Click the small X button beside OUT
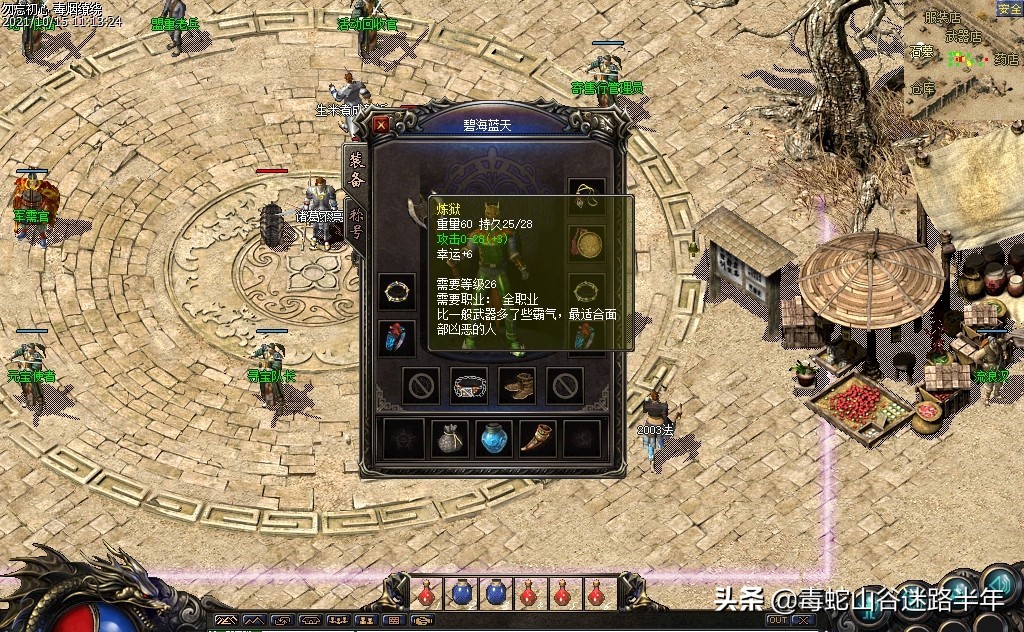Viewport: 1024px width, 632px height. 803,620
